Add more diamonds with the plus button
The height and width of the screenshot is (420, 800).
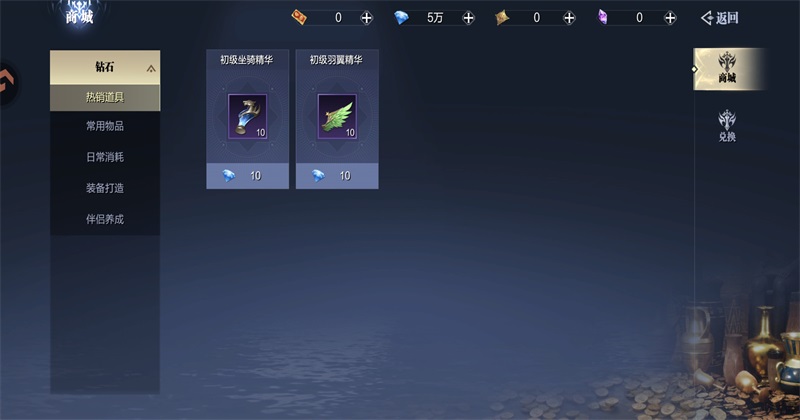click(468, 18)
